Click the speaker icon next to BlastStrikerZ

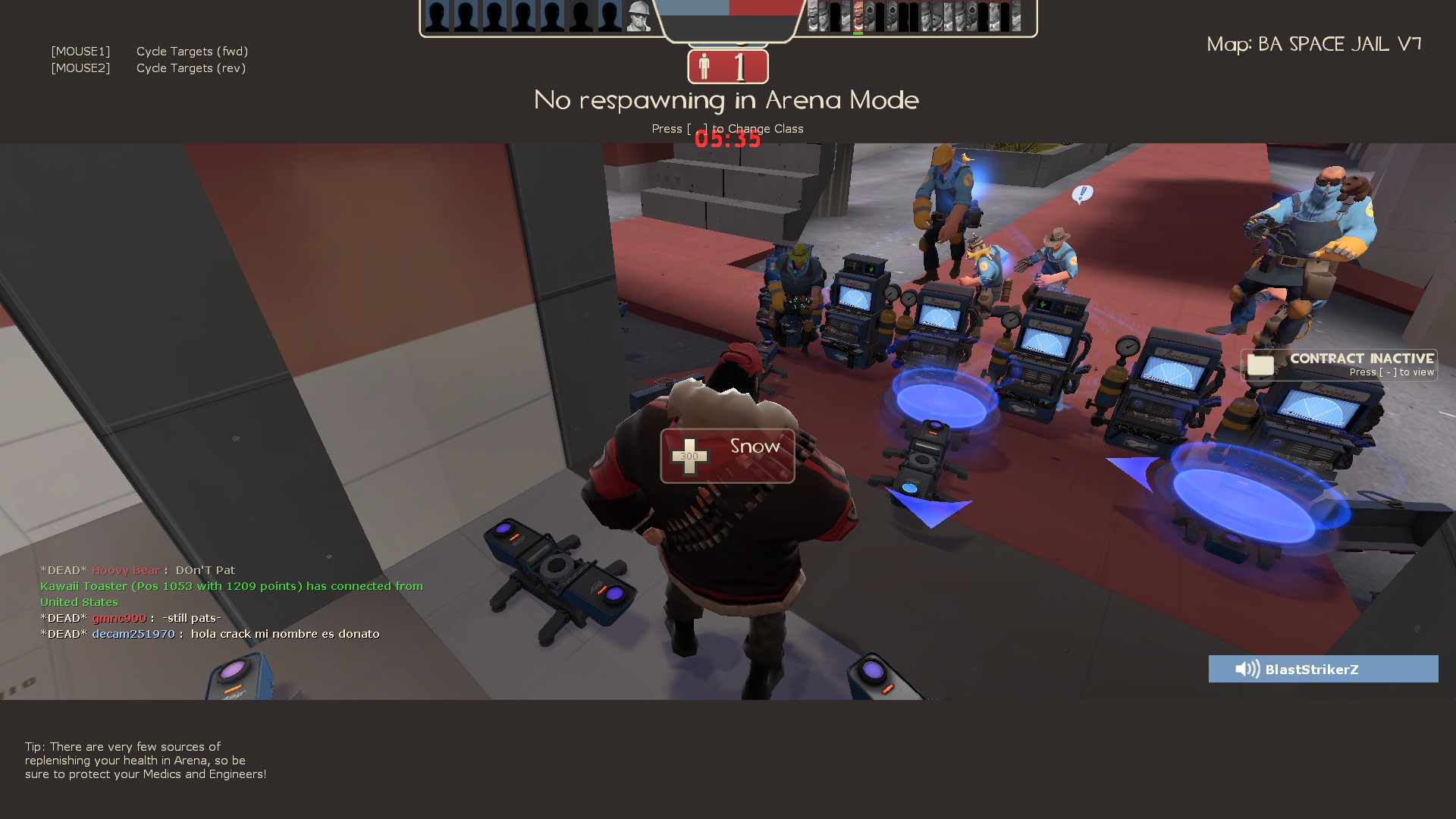tap(1246, 669)
